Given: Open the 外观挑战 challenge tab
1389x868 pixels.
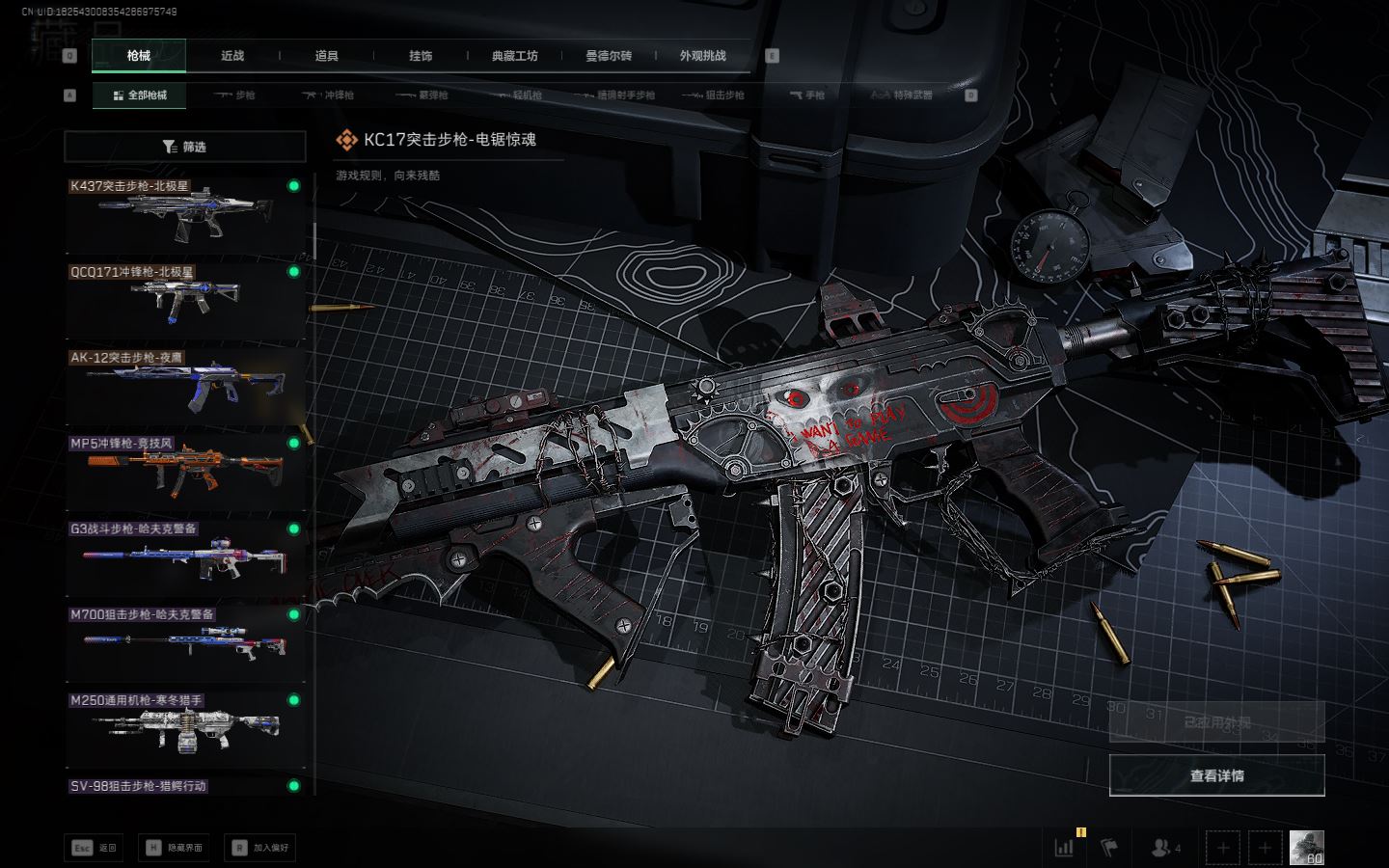Looking at the screenshot, I should [702, 56].
